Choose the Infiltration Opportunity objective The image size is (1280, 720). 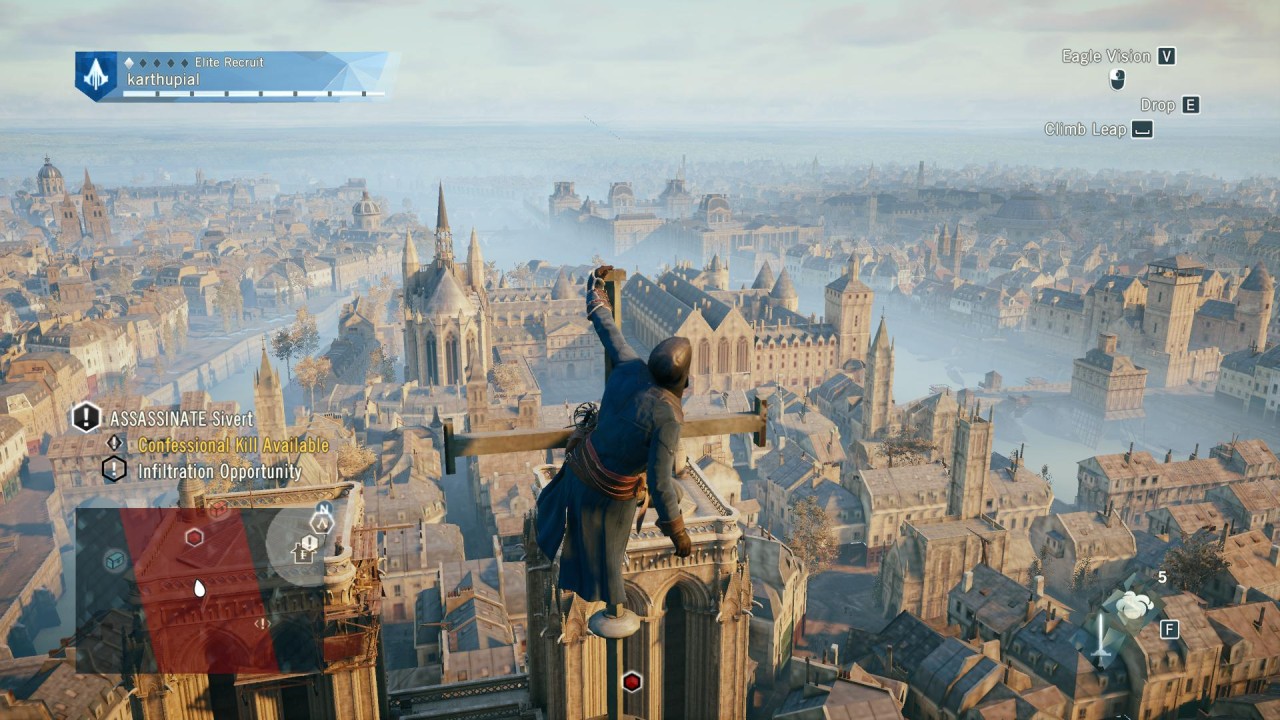click(x=219, y=471)
